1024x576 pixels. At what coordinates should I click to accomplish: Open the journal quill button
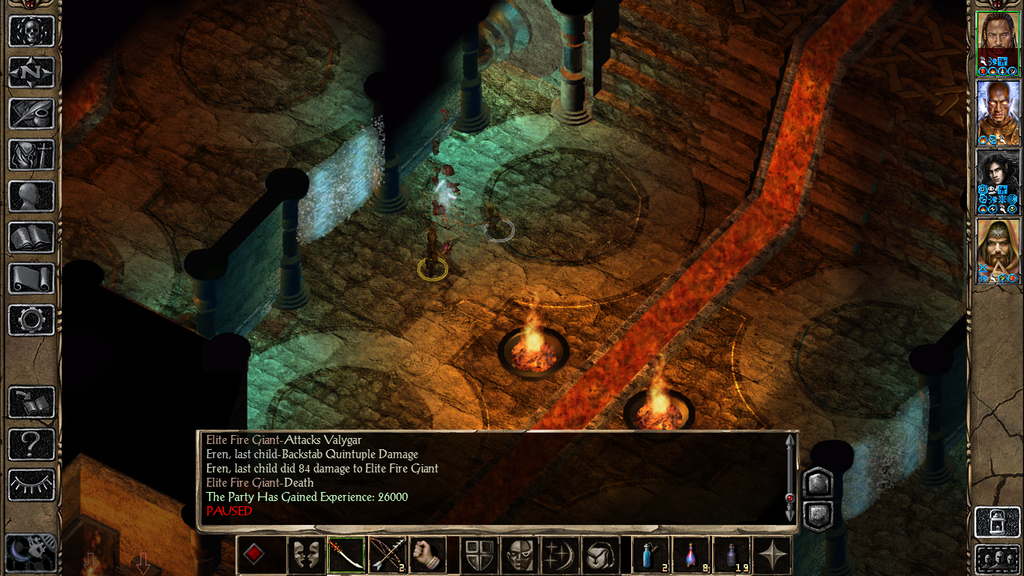point(31,112)
